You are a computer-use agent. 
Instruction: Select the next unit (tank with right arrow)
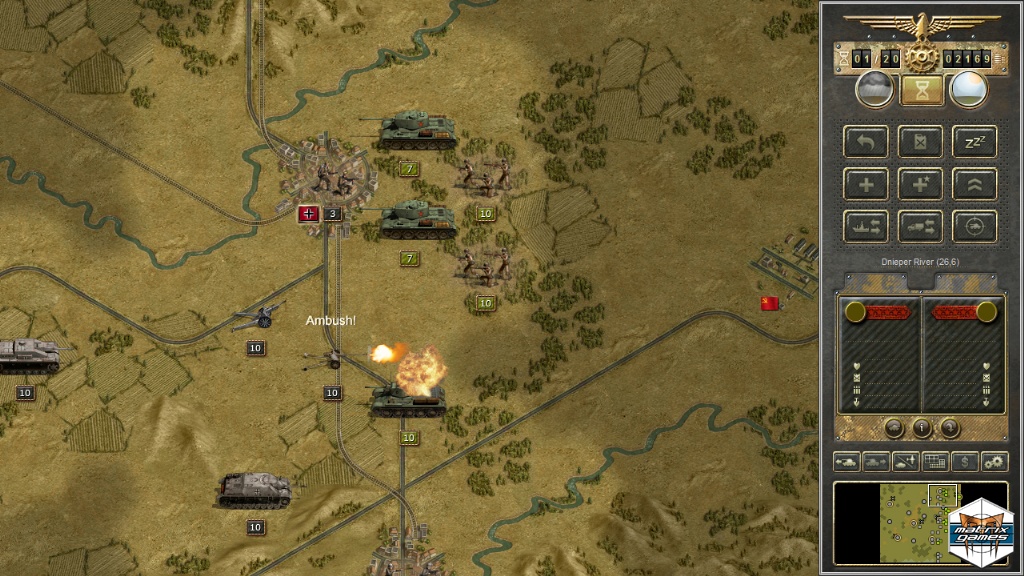(x=877, y=462)
